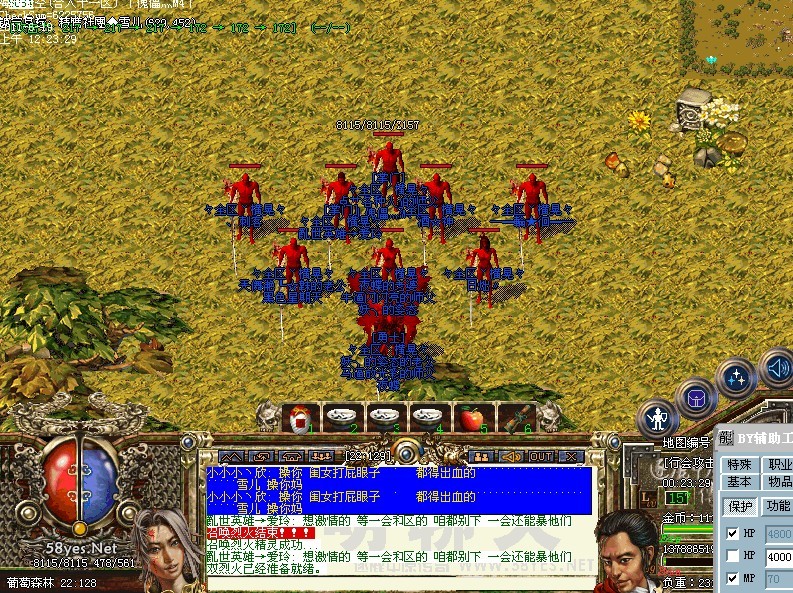Viewport: 793px width, 593px height.
Task: Toggle the speaker button above the chat
Action: (x=510, y=456)
